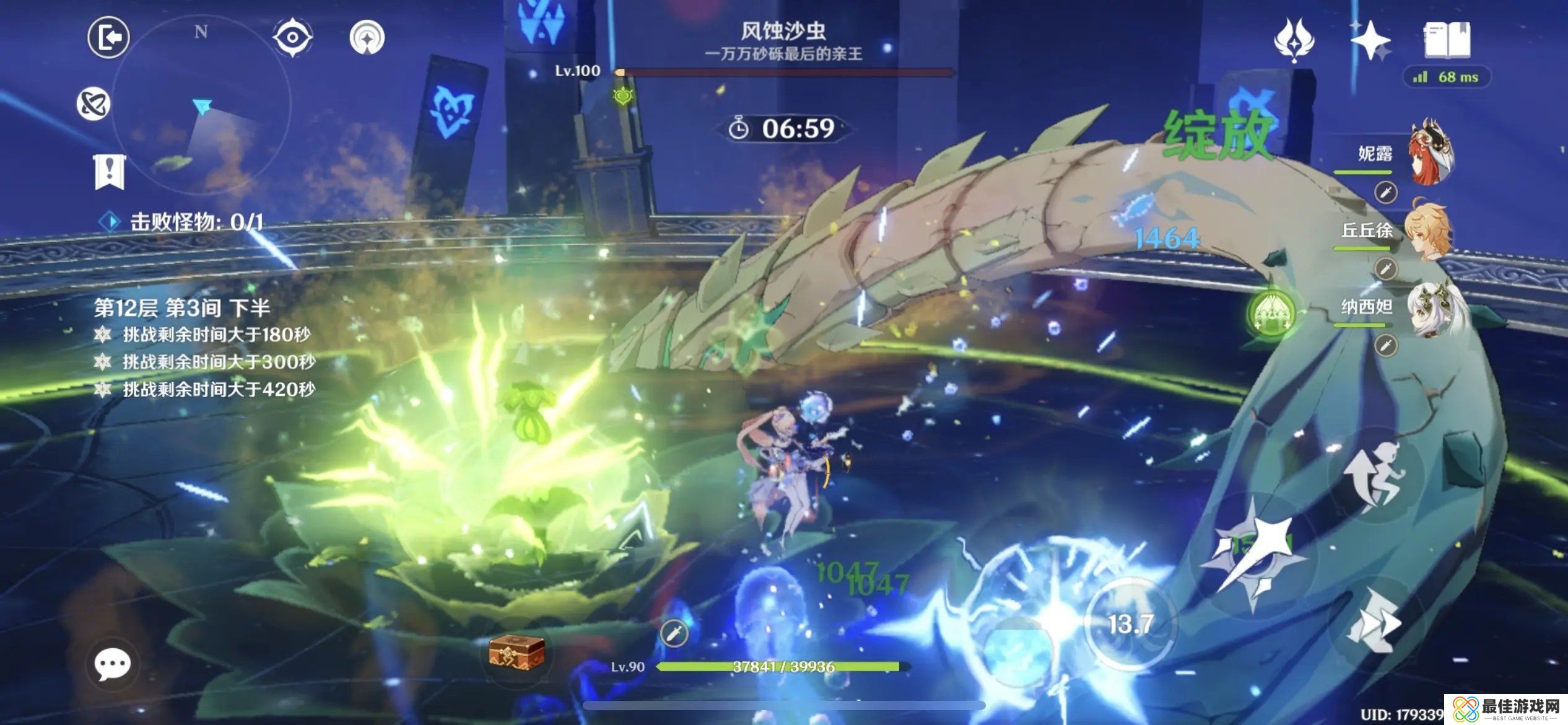
Task: Open the exclamation banner quest icon
Action: tap(110, 170)
